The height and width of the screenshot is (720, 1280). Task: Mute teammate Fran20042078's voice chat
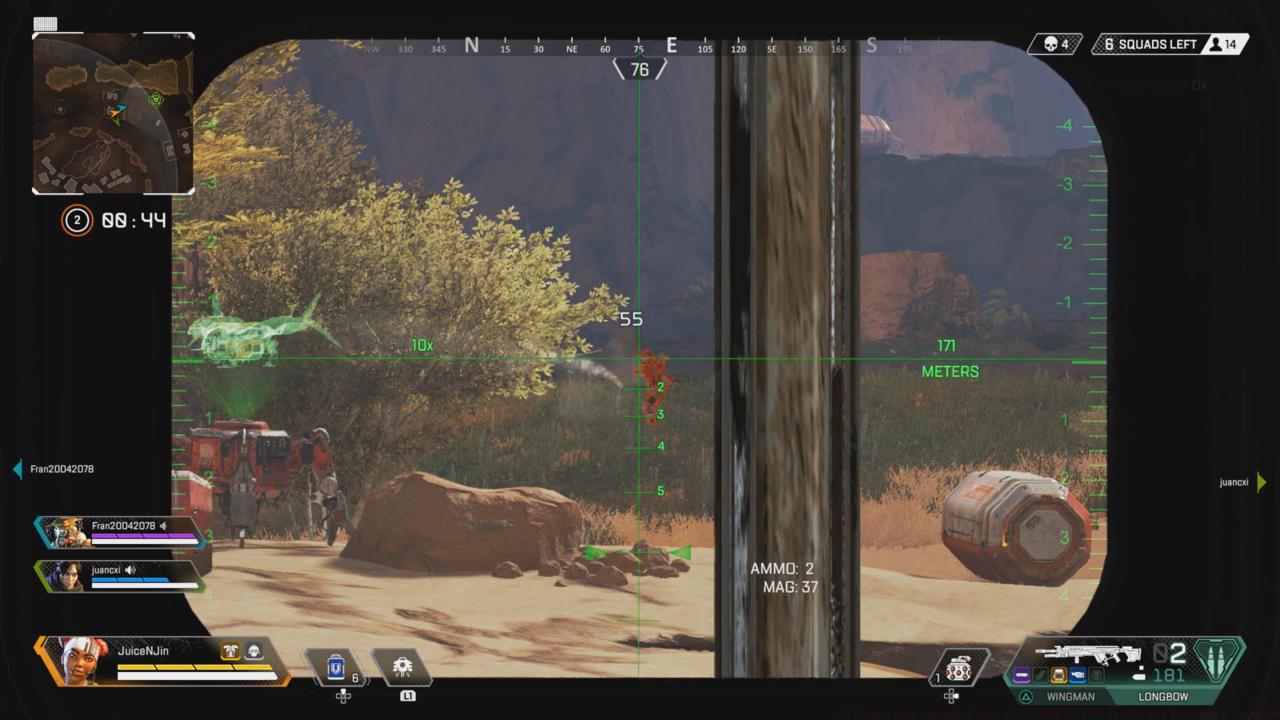[162, 525]
